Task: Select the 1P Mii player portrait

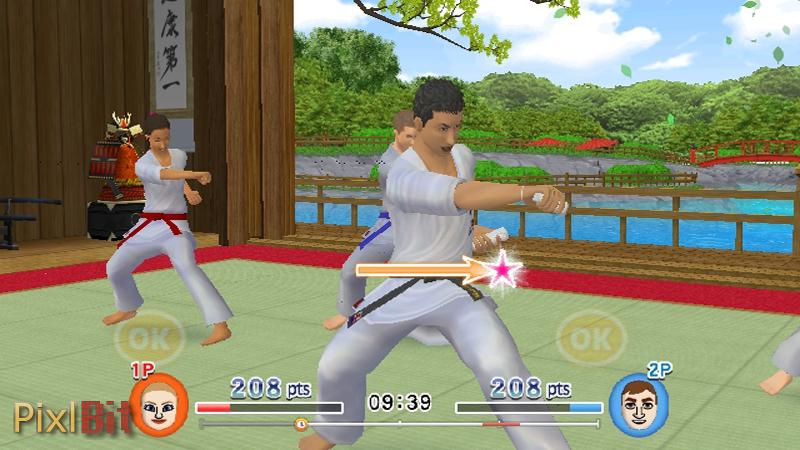Action: point(159,404)
